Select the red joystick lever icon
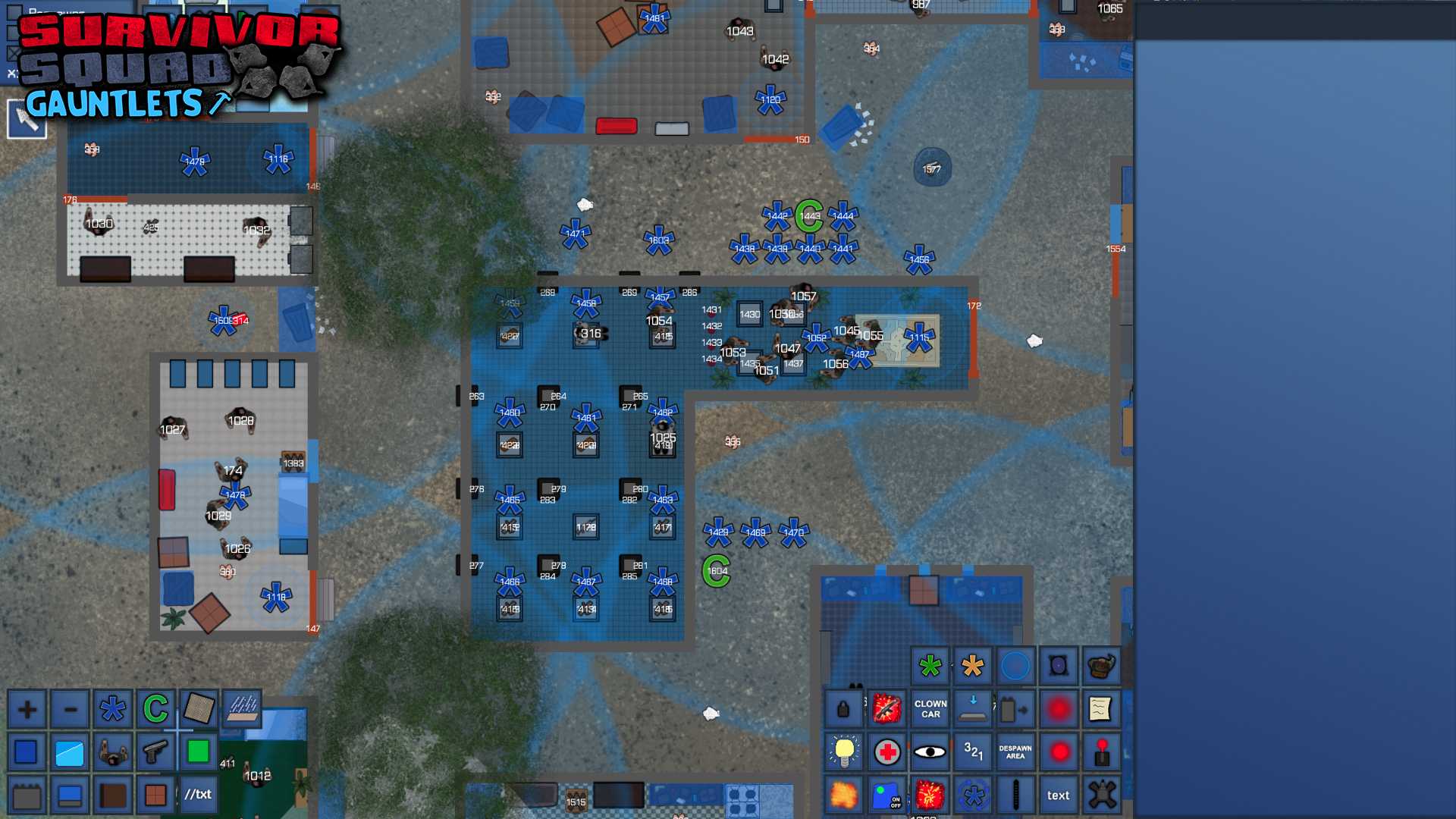1456x819 pixels. [1102, 752]
